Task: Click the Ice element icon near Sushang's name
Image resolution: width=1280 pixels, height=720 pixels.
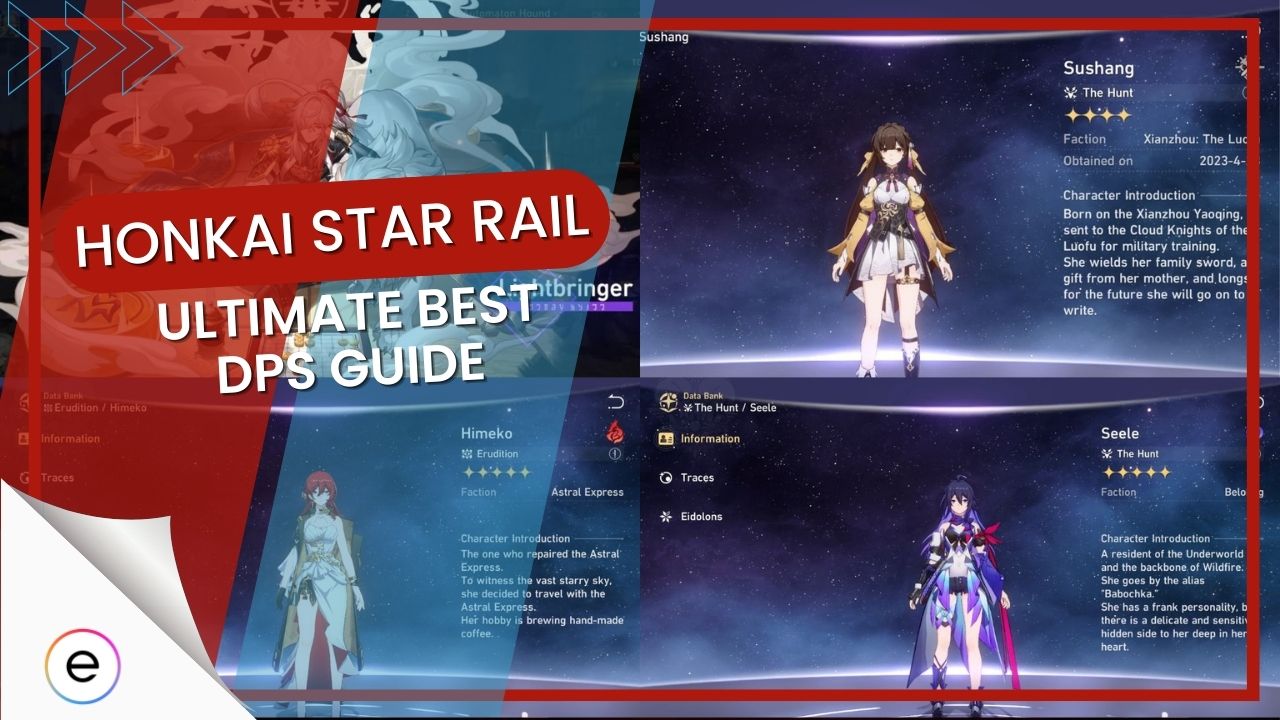Action: (1242, 67)
